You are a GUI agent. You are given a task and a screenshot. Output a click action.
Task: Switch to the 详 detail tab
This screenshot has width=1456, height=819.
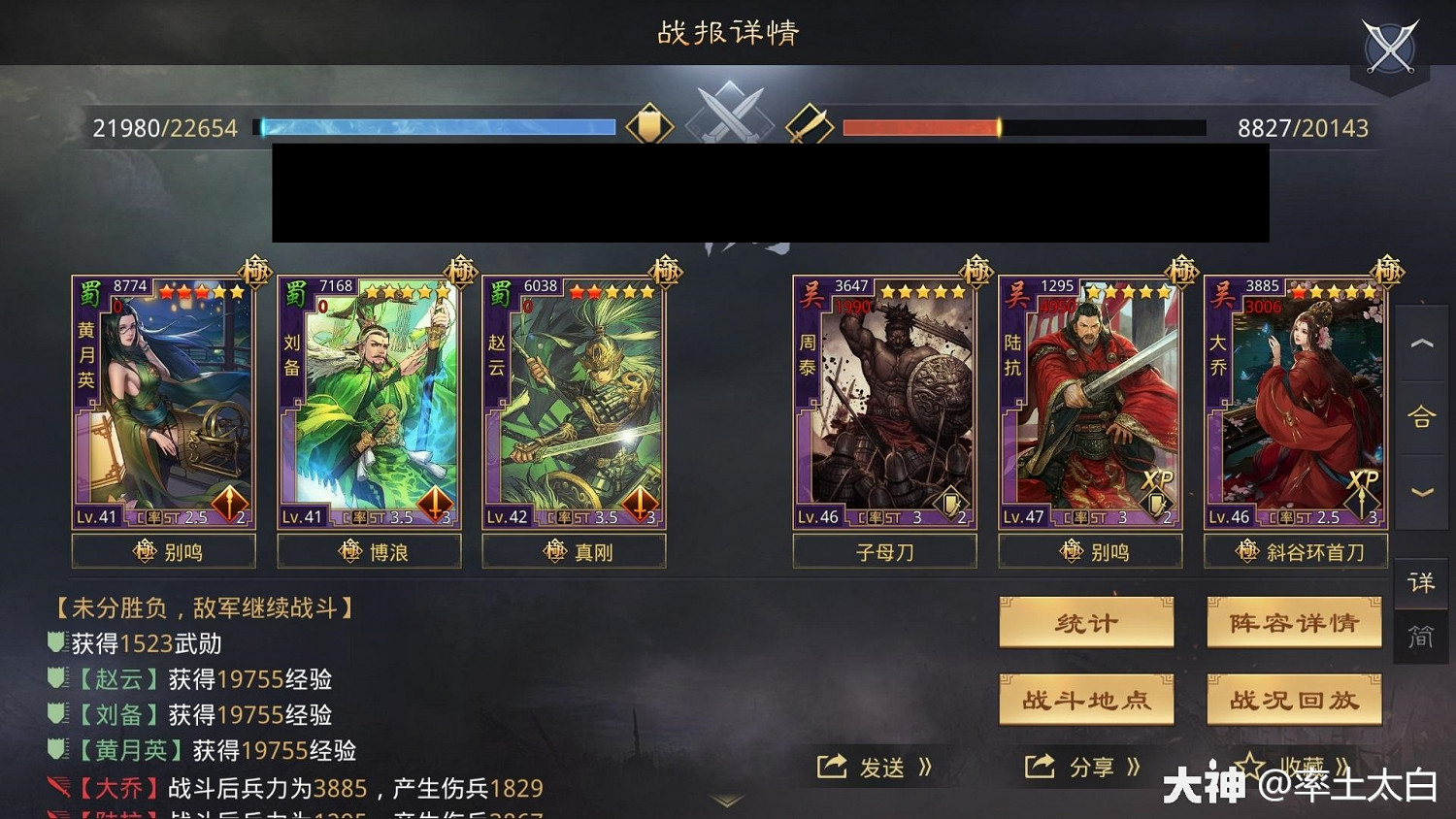pos(1421,583)
